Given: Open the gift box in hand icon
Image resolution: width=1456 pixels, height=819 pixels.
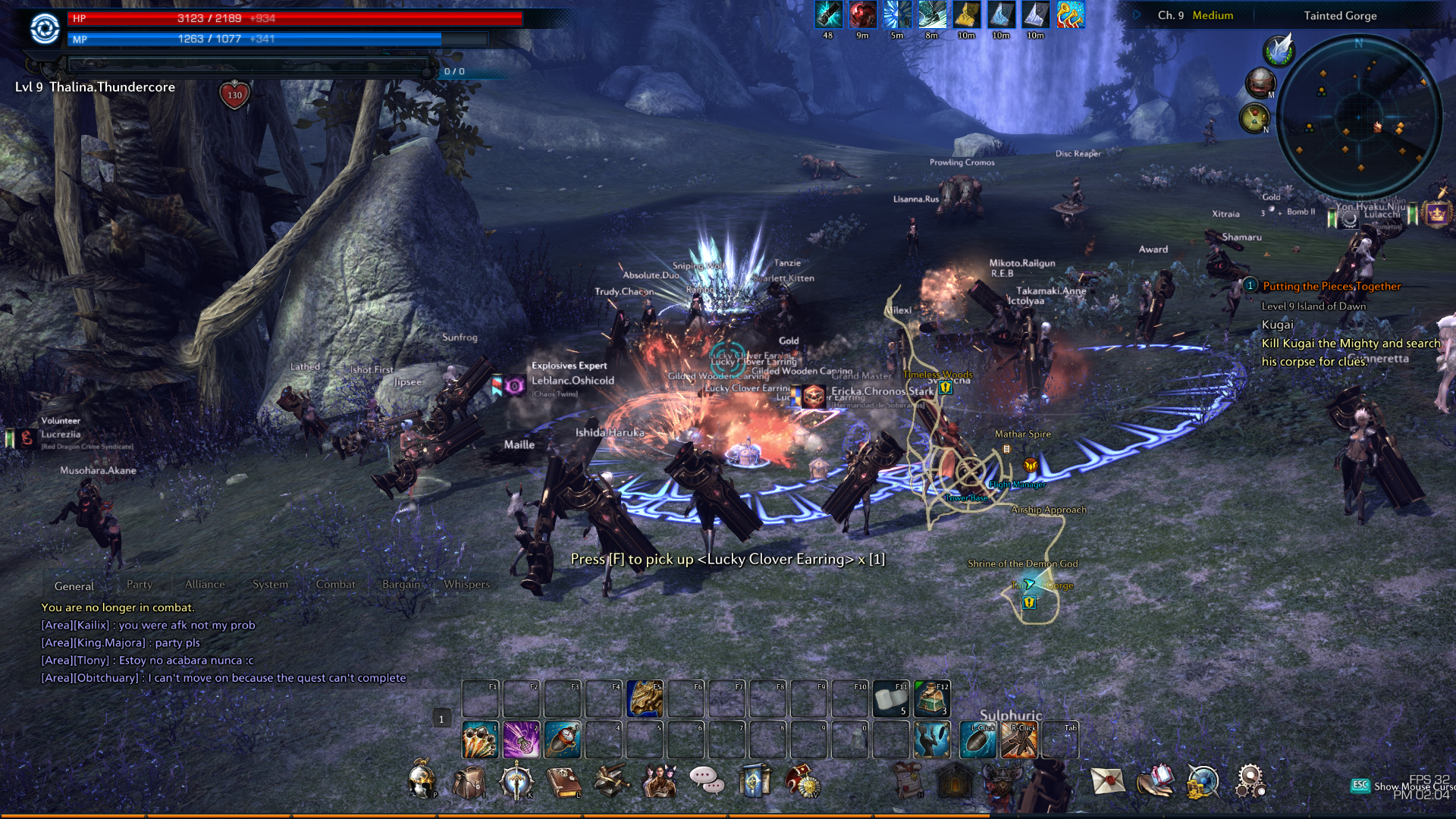Looking at the screenshot, I should pos(1155,780).
